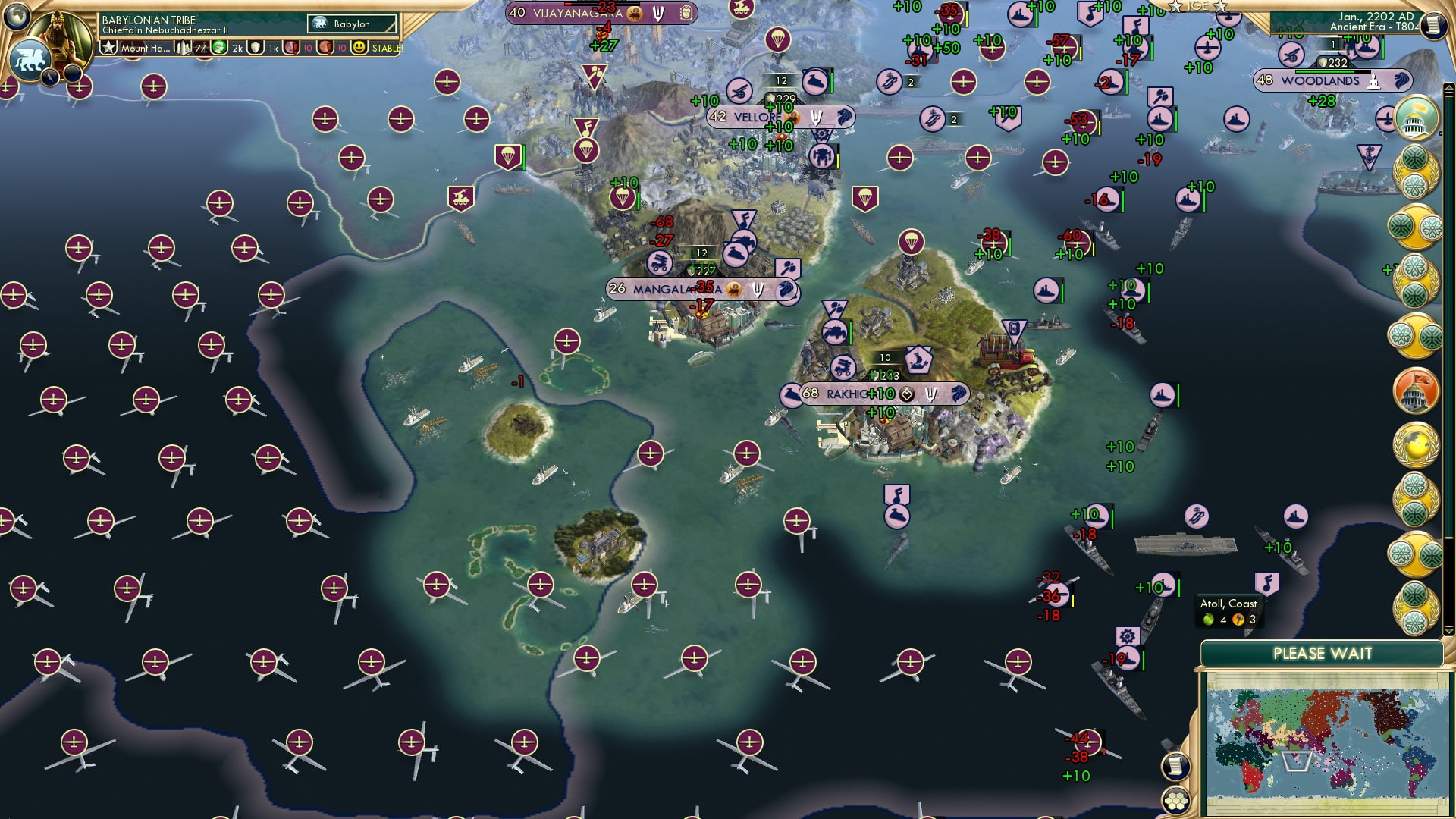
Task: Click the green science head icon showing 2k
Action: (220, 47)
